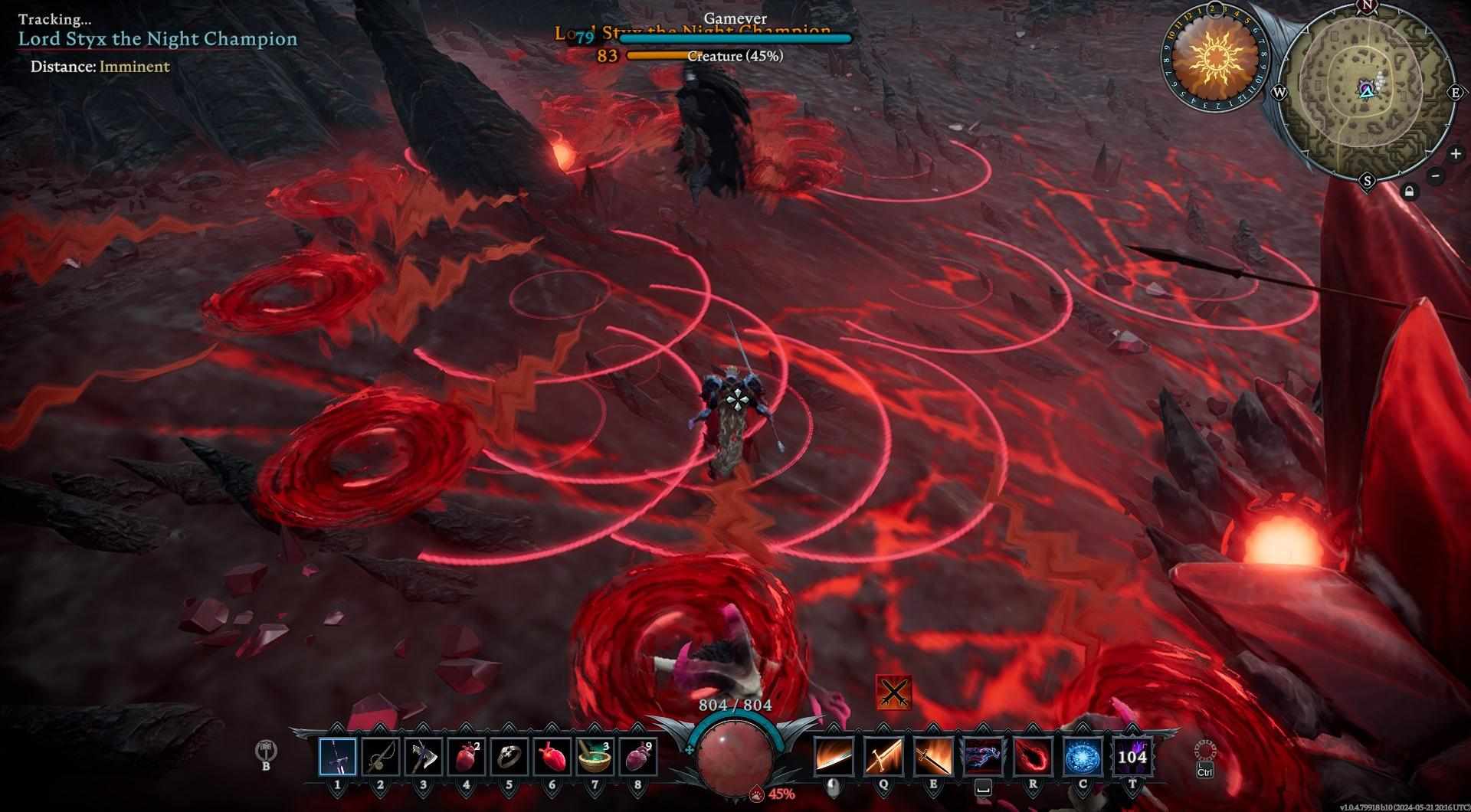This screenshot has width=1471, height=812.
Task: Open the circular minimap
Action: (x=1366, y=92)
